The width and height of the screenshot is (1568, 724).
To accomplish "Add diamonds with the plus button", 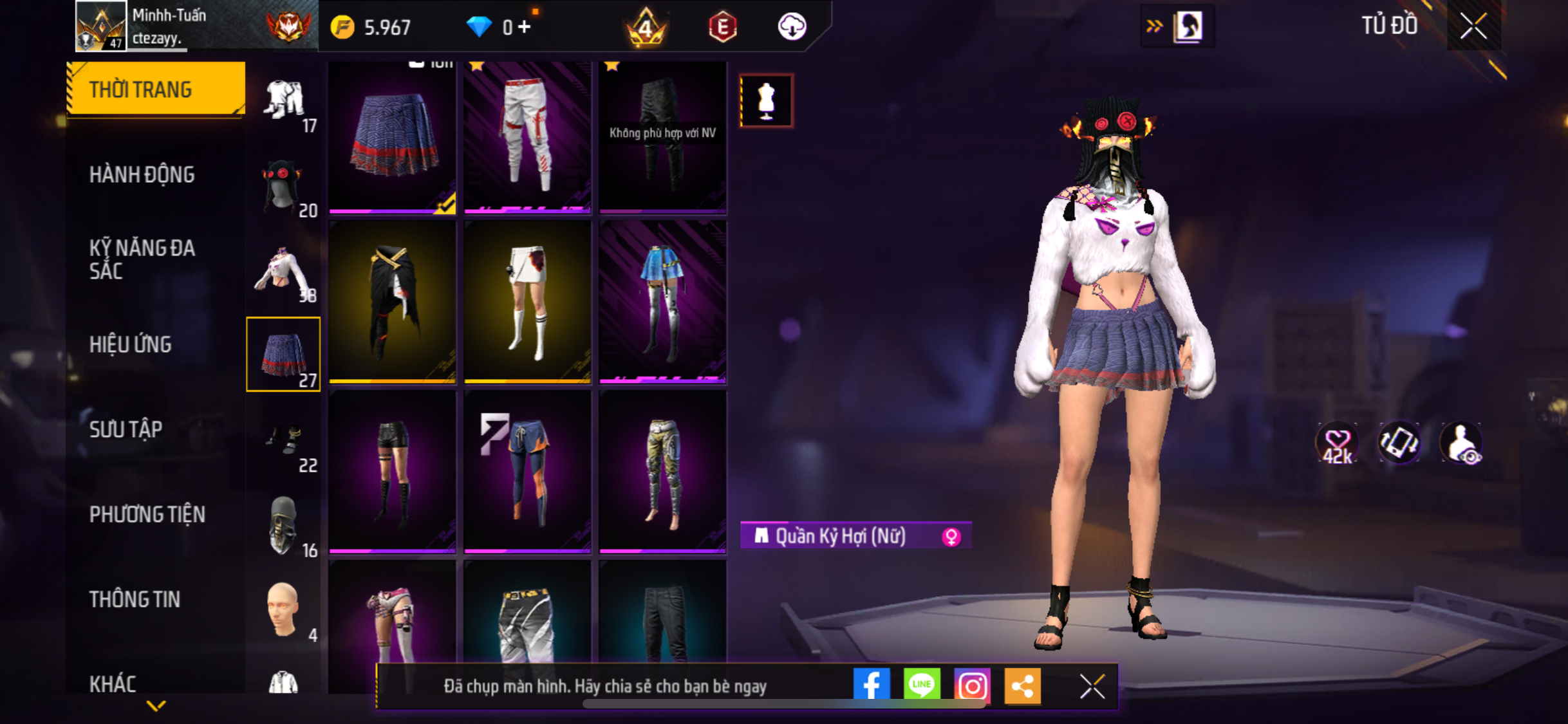I will pos(524,27).
